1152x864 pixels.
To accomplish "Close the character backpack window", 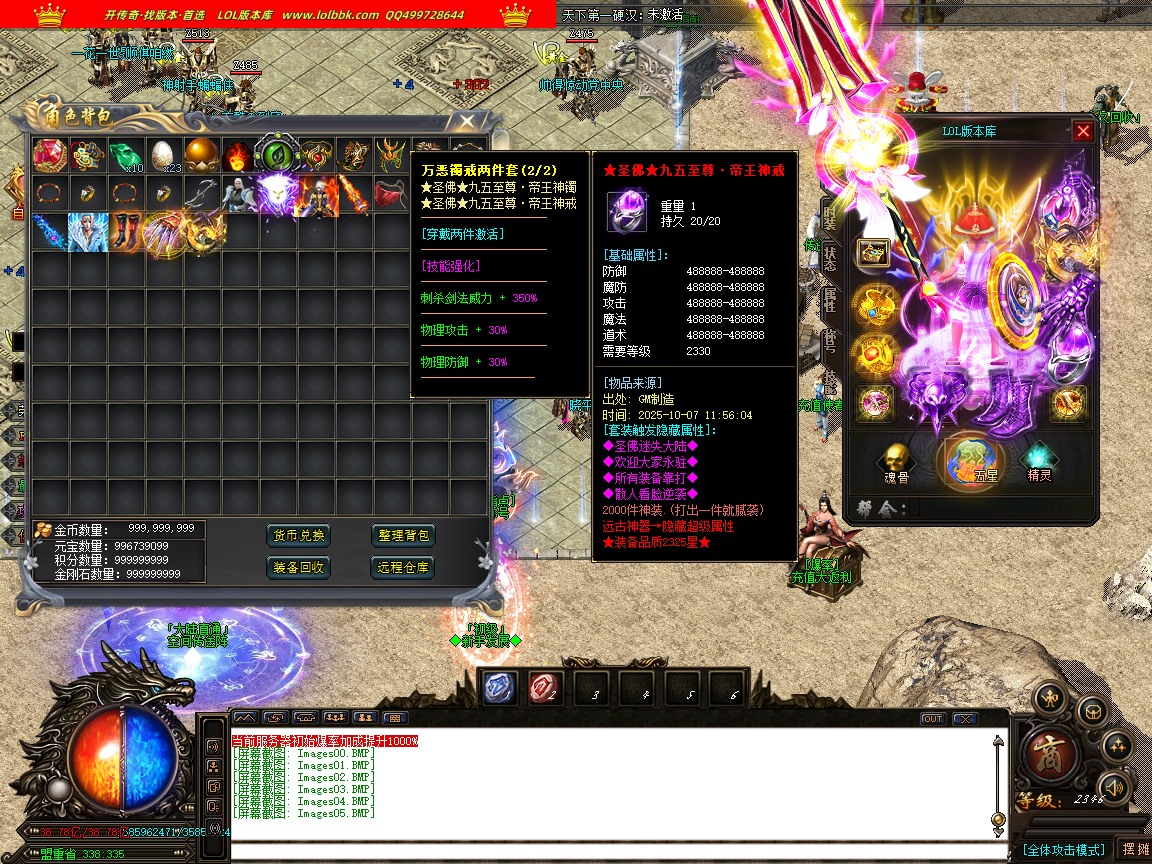I will 467,121.
